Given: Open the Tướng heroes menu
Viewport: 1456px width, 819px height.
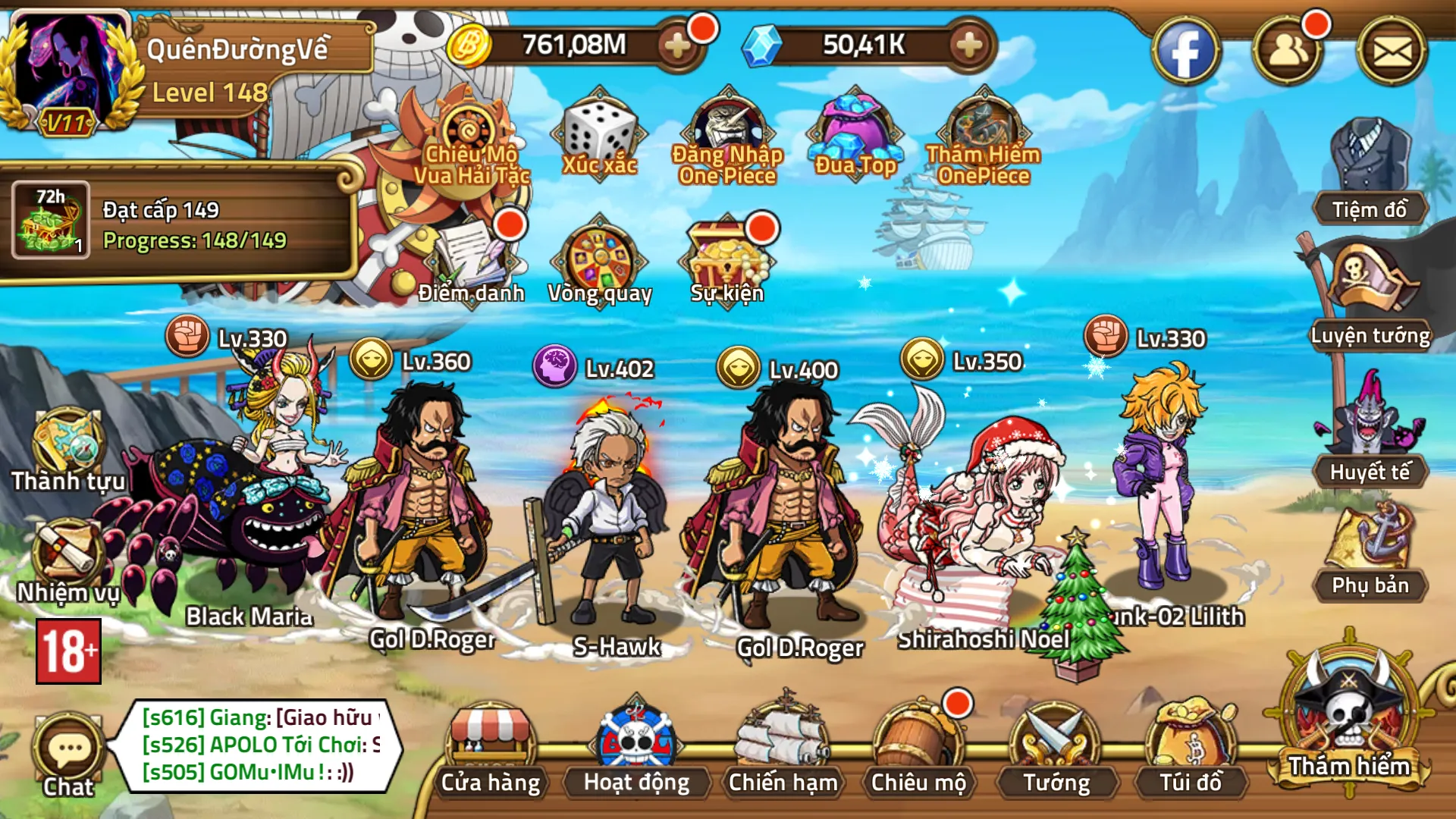Looking at the screenshot, I should point(1056,747).
